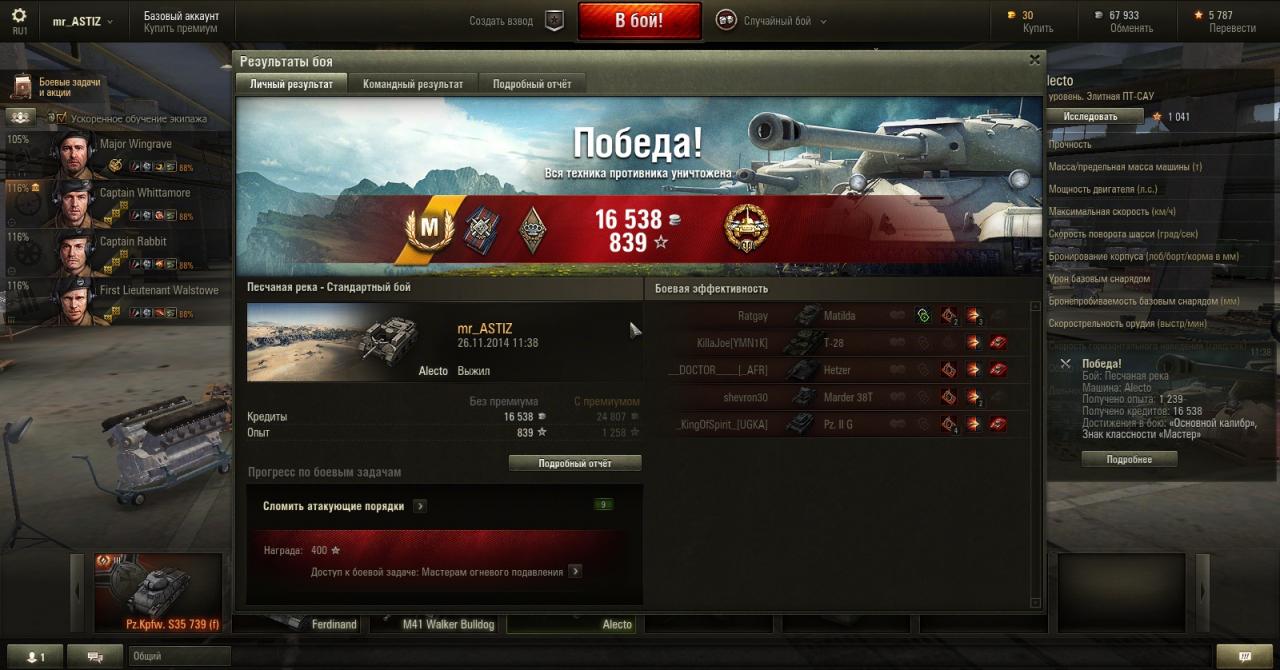Click Купить премиум account link
The image size is (1280, 670).
click(x=180, y=29)
